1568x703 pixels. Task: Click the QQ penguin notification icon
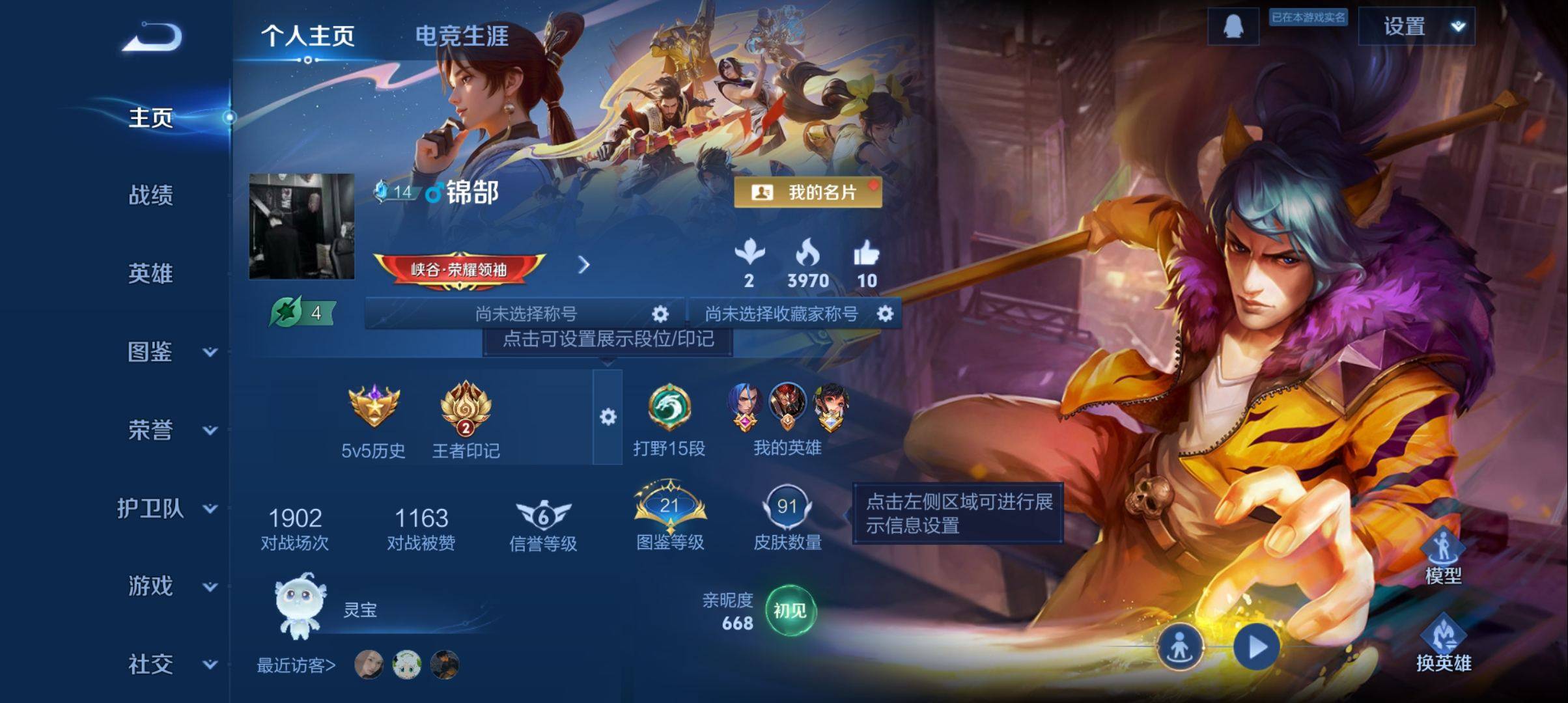(x=1235, y=26)
